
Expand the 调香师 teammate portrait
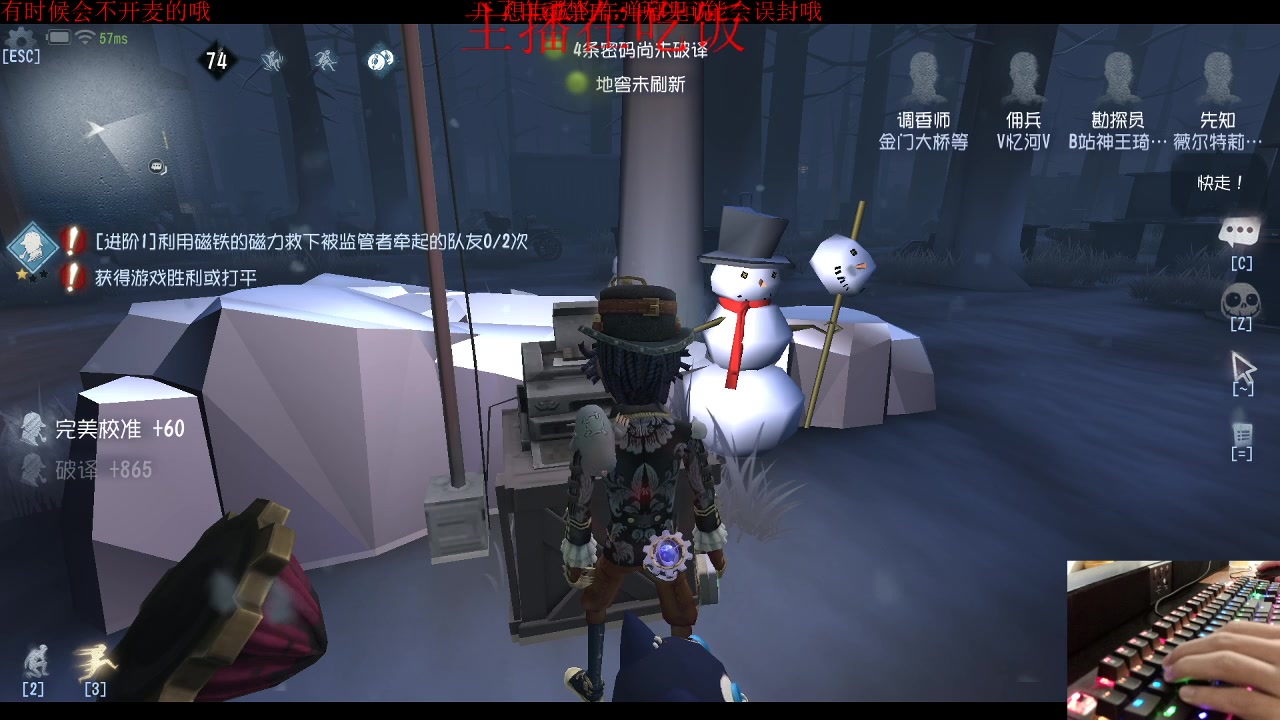[922, 75]
